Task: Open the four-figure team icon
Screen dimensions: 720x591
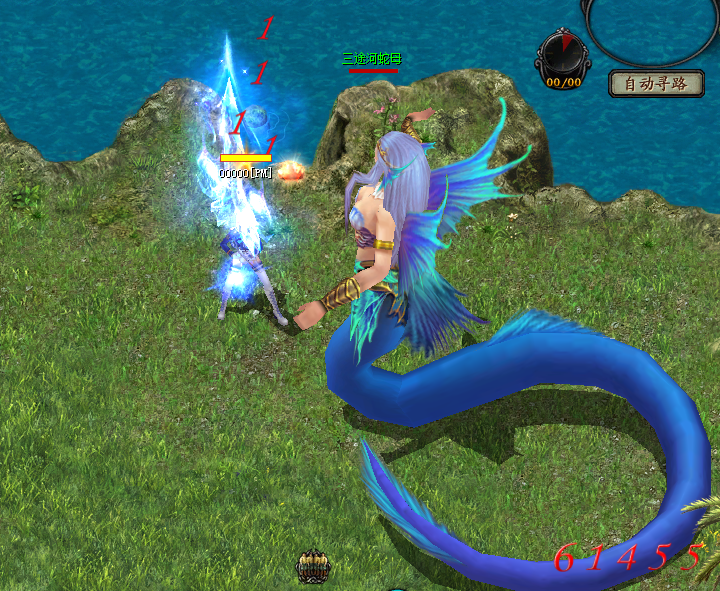Action: (313, 567)
